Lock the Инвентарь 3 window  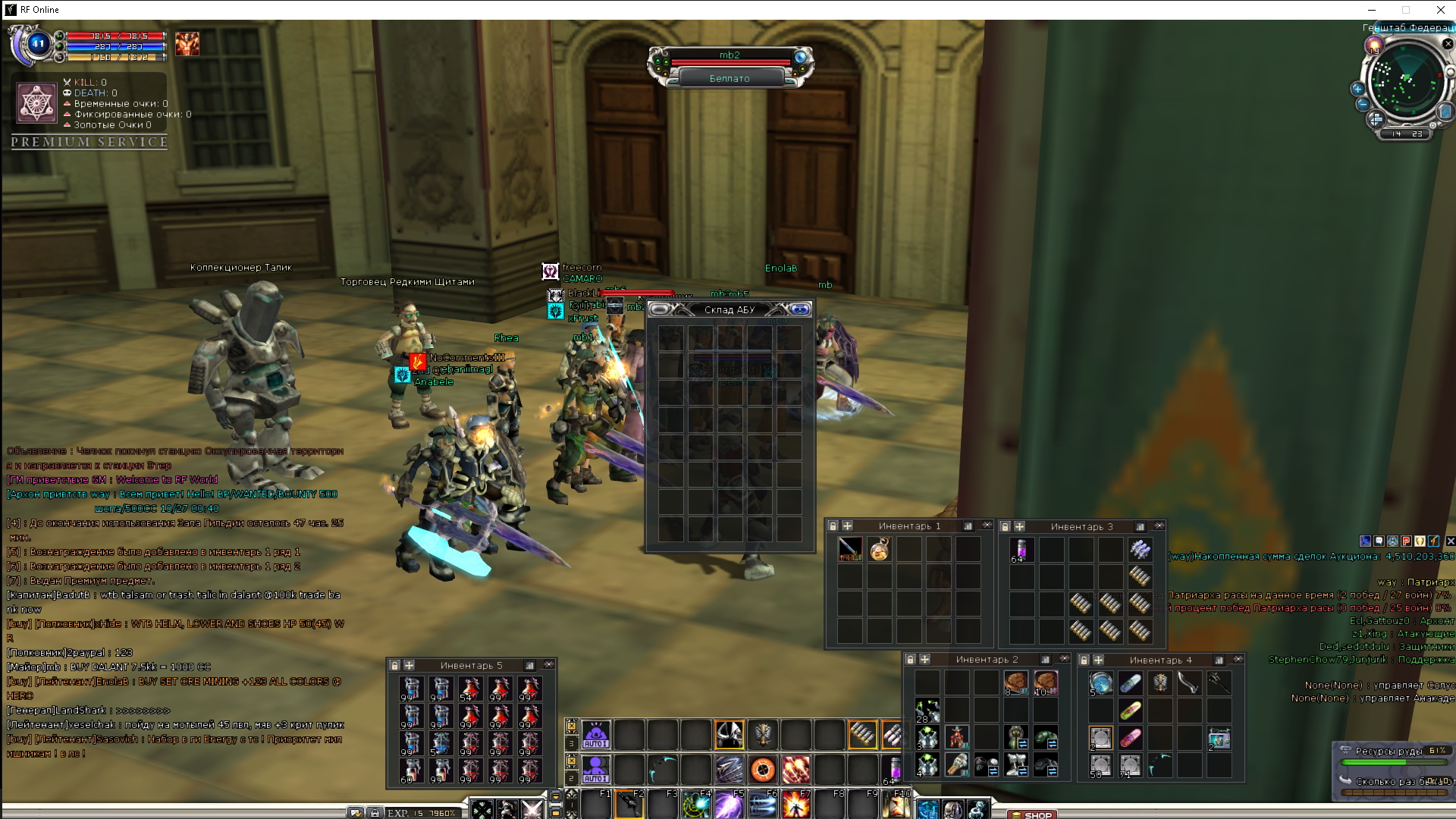click(1005, 526)
